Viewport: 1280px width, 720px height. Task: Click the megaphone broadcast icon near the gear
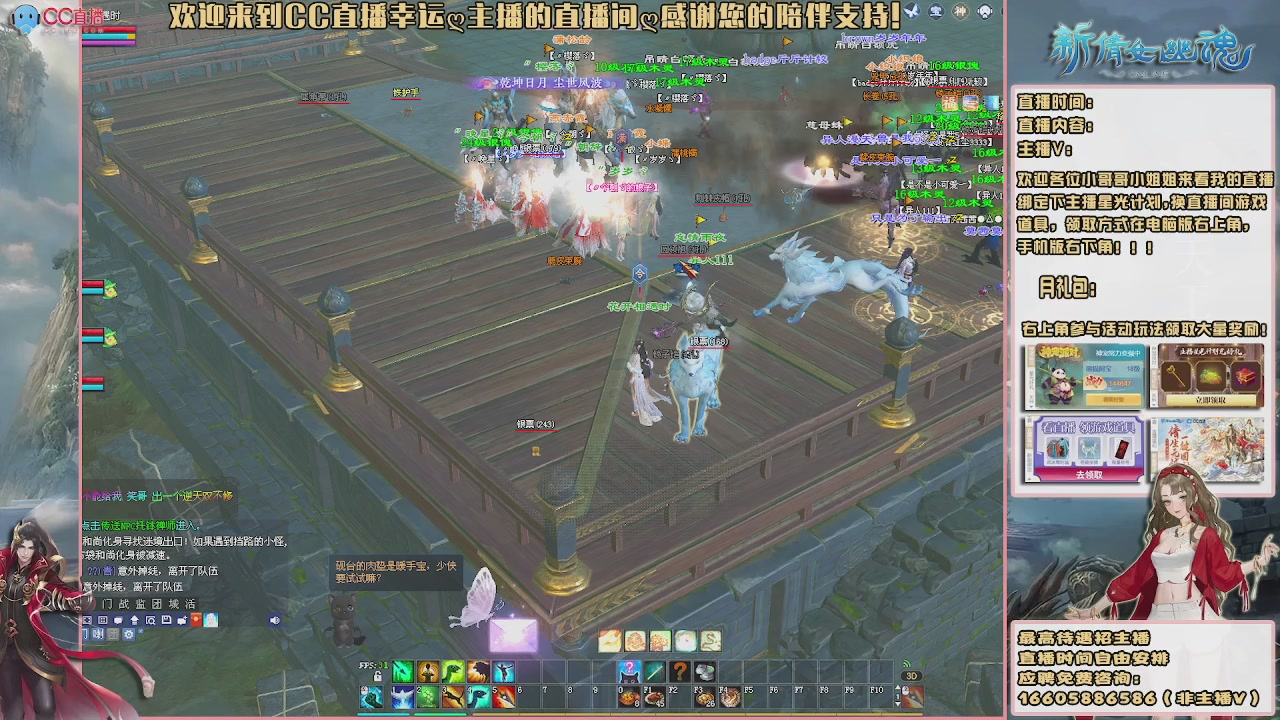pyautogui.click(x=98, y=634)
